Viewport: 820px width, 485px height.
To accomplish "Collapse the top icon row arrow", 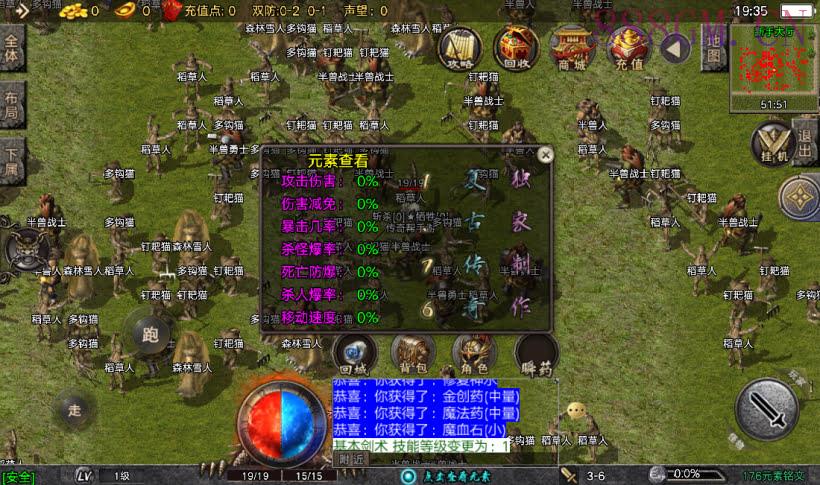I will pyautogui.click(x=677, y=47).
